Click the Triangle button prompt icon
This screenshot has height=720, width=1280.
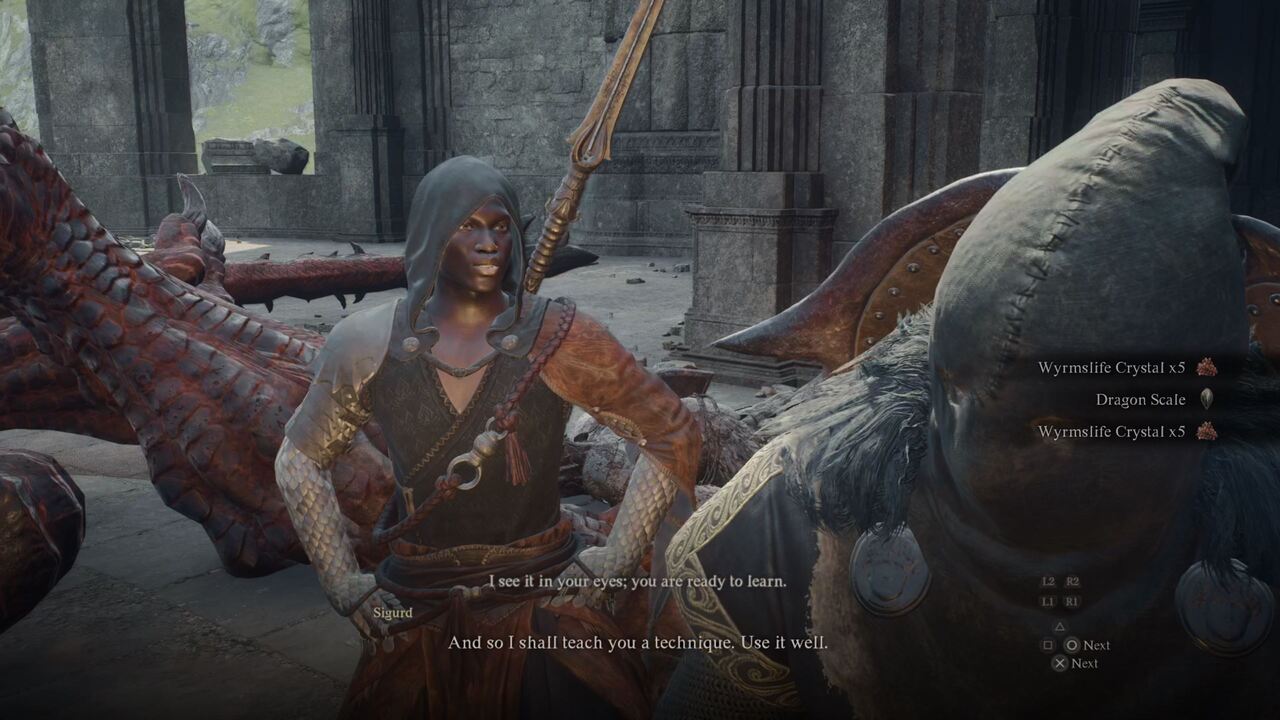point(1060,626)
